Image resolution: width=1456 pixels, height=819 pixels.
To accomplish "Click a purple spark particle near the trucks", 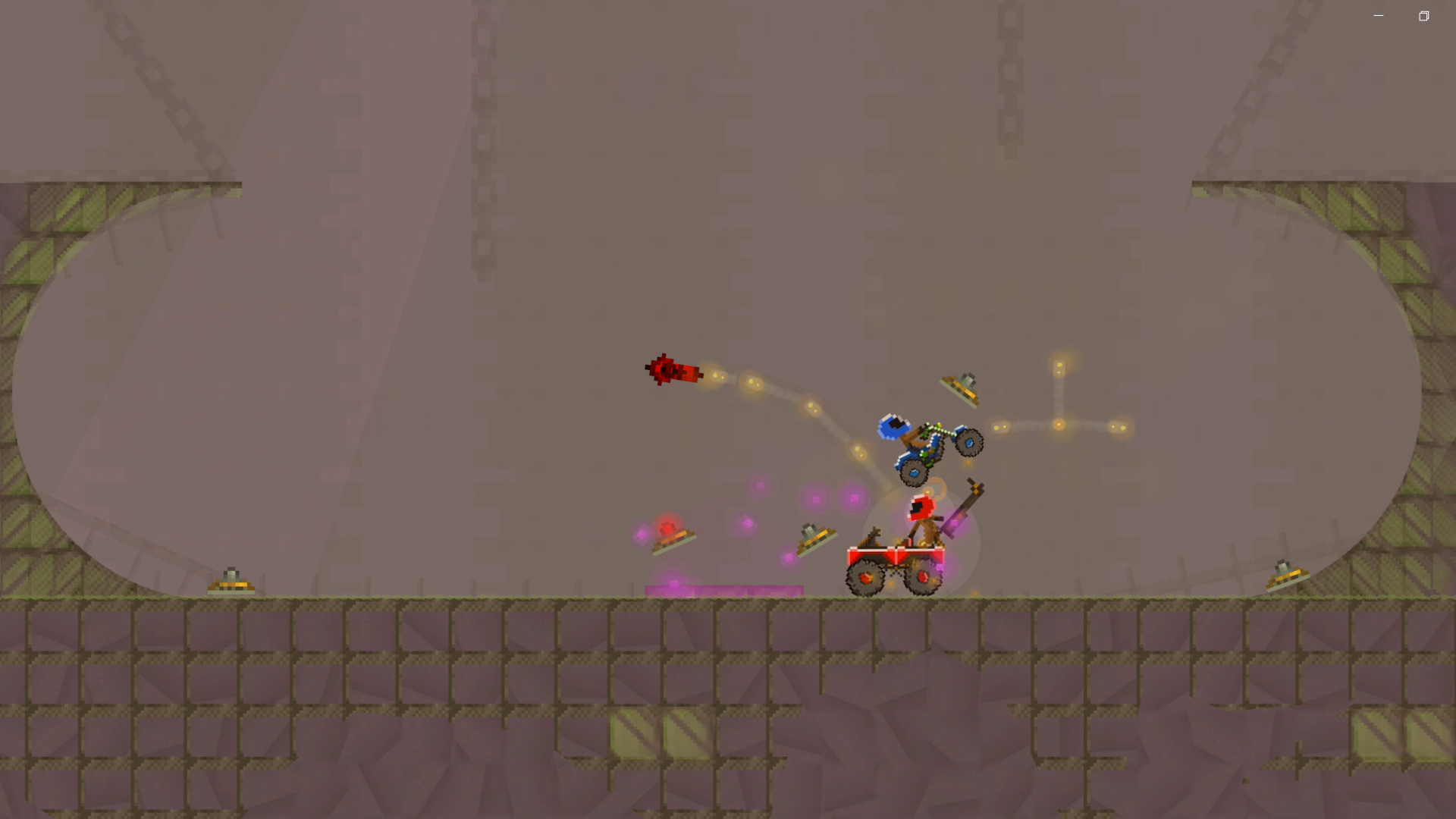I will click(x=815, y=500).
